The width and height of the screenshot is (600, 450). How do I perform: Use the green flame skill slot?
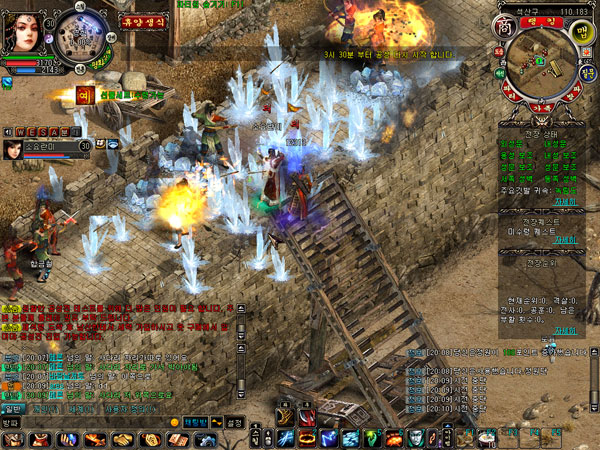click(x=372, y=437)
